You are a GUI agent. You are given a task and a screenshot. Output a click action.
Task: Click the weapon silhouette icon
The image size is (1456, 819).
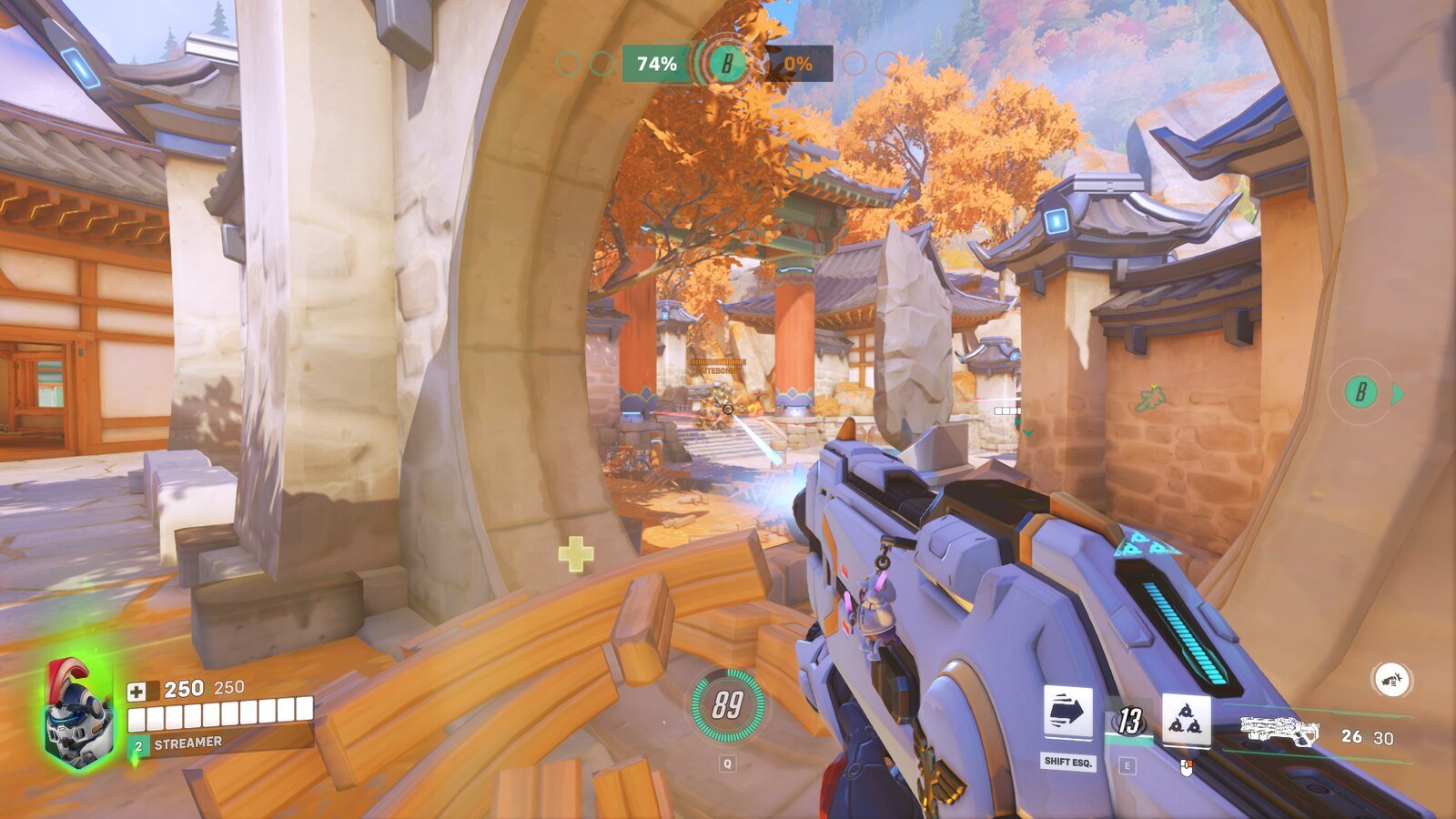pos(1279,732)
